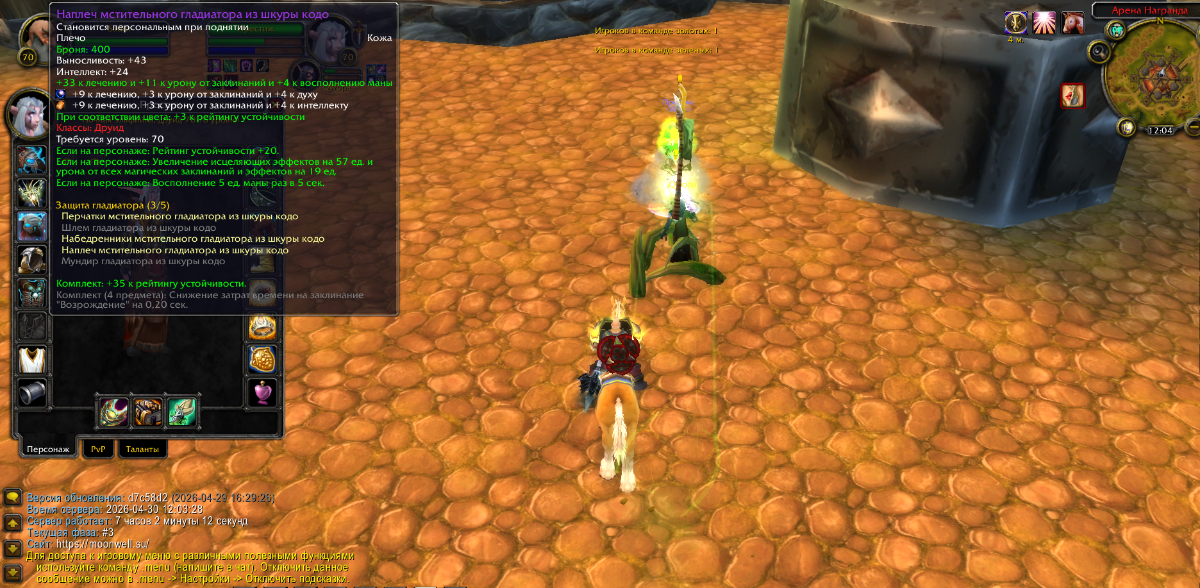Click the white shirt equipment slot

pyautogui.click(x=32, y=358)
